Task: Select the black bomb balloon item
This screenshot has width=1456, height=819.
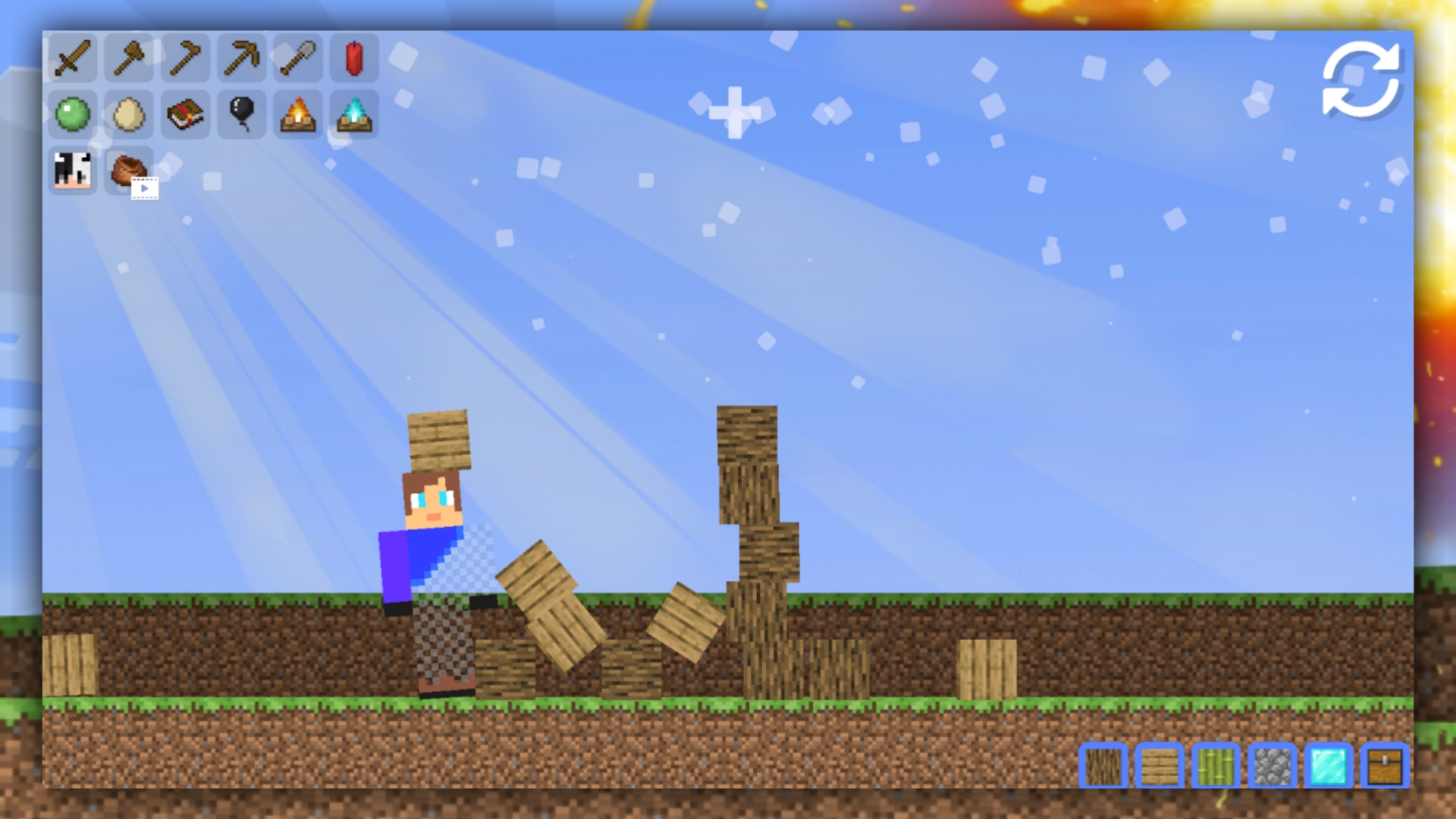Action: coord(240,115)
